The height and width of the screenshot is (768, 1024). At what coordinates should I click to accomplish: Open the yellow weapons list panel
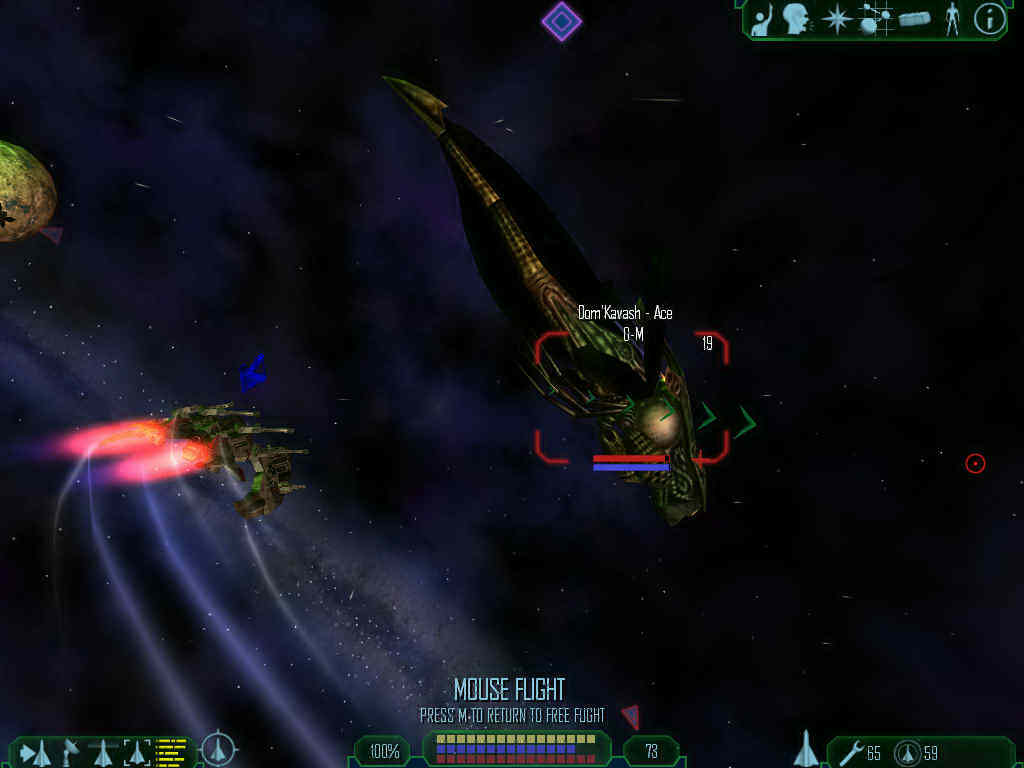pos(172,751)
